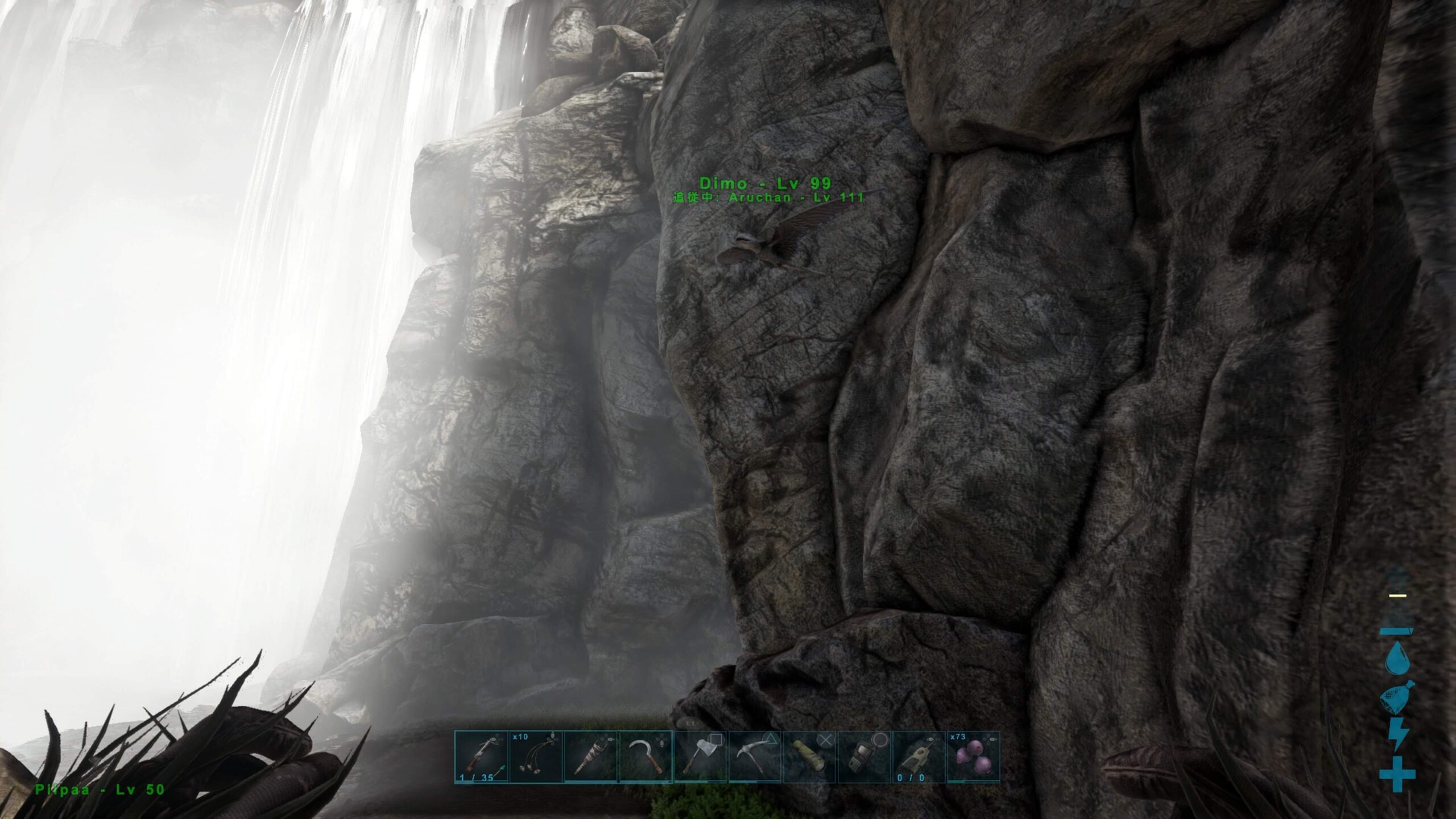The image size is (1456, 819).
Task: Pick the pickaxe hotbar slot
Action: coord(754,757)
